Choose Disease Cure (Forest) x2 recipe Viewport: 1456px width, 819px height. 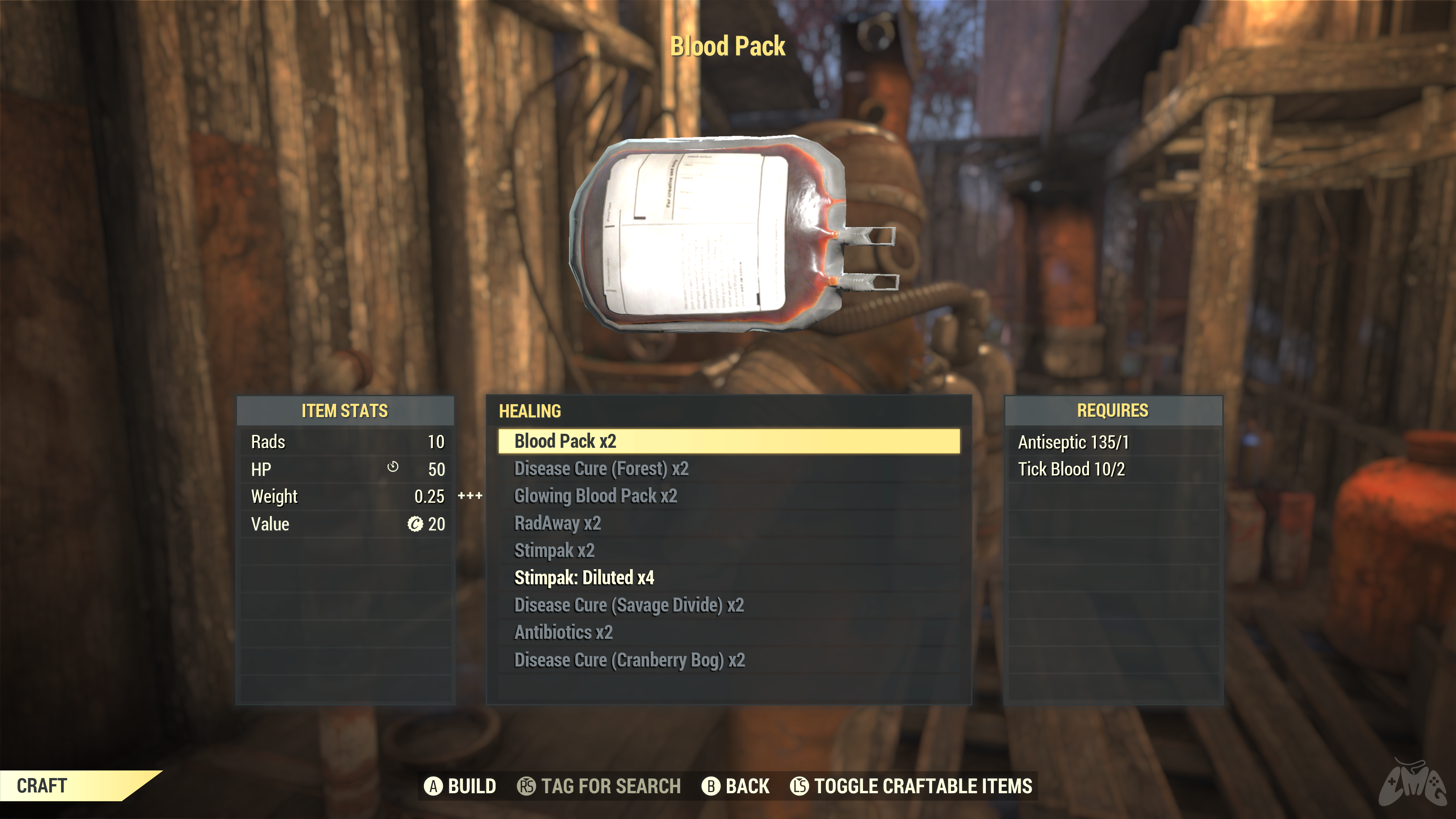(601, 469)
